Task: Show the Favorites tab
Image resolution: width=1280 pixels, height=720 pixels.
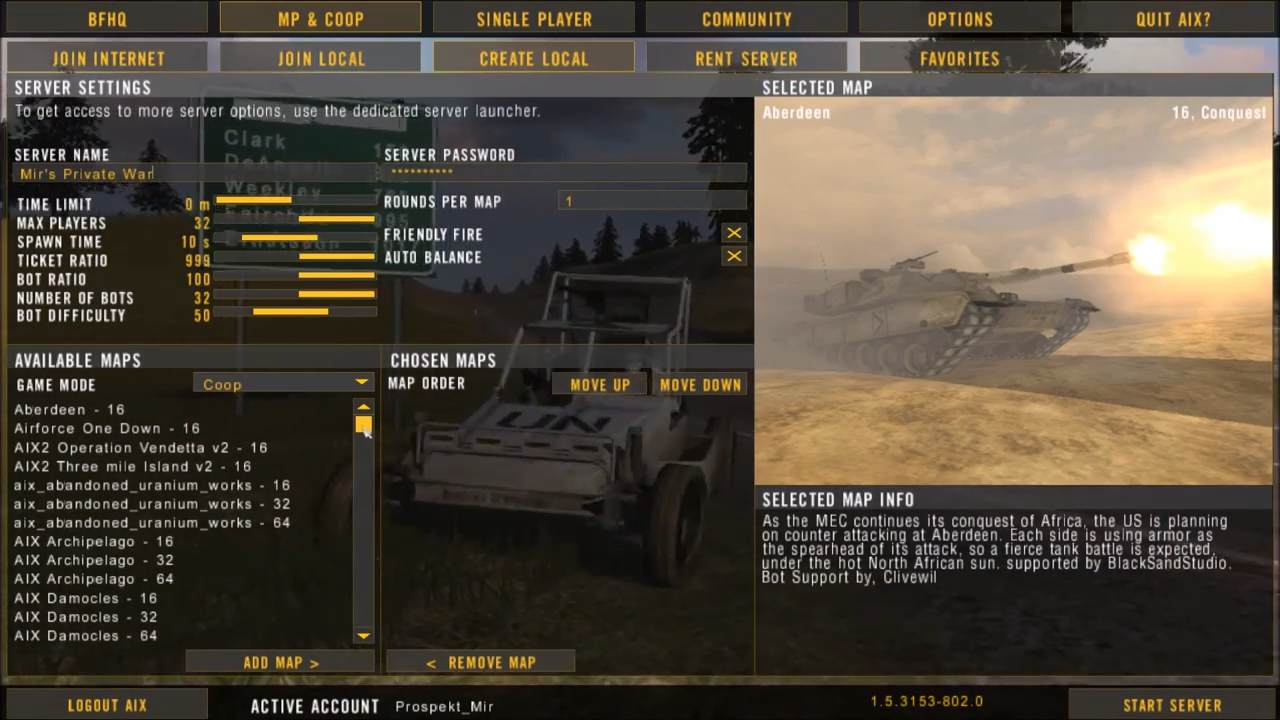Action: (x=959, y=58)
